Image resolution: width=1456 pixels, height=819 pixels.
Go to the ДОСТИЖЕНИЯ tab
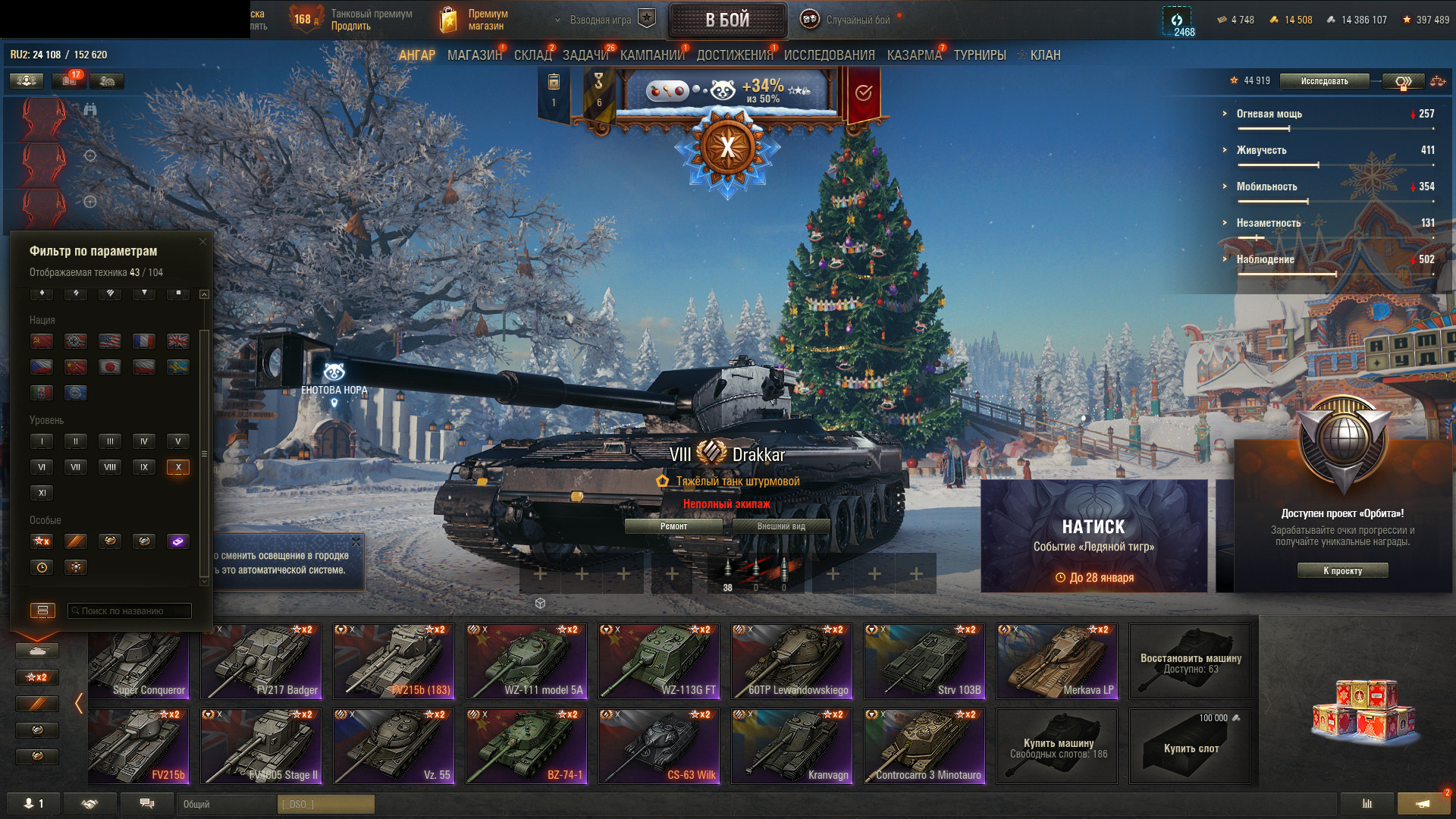[734, 55]
